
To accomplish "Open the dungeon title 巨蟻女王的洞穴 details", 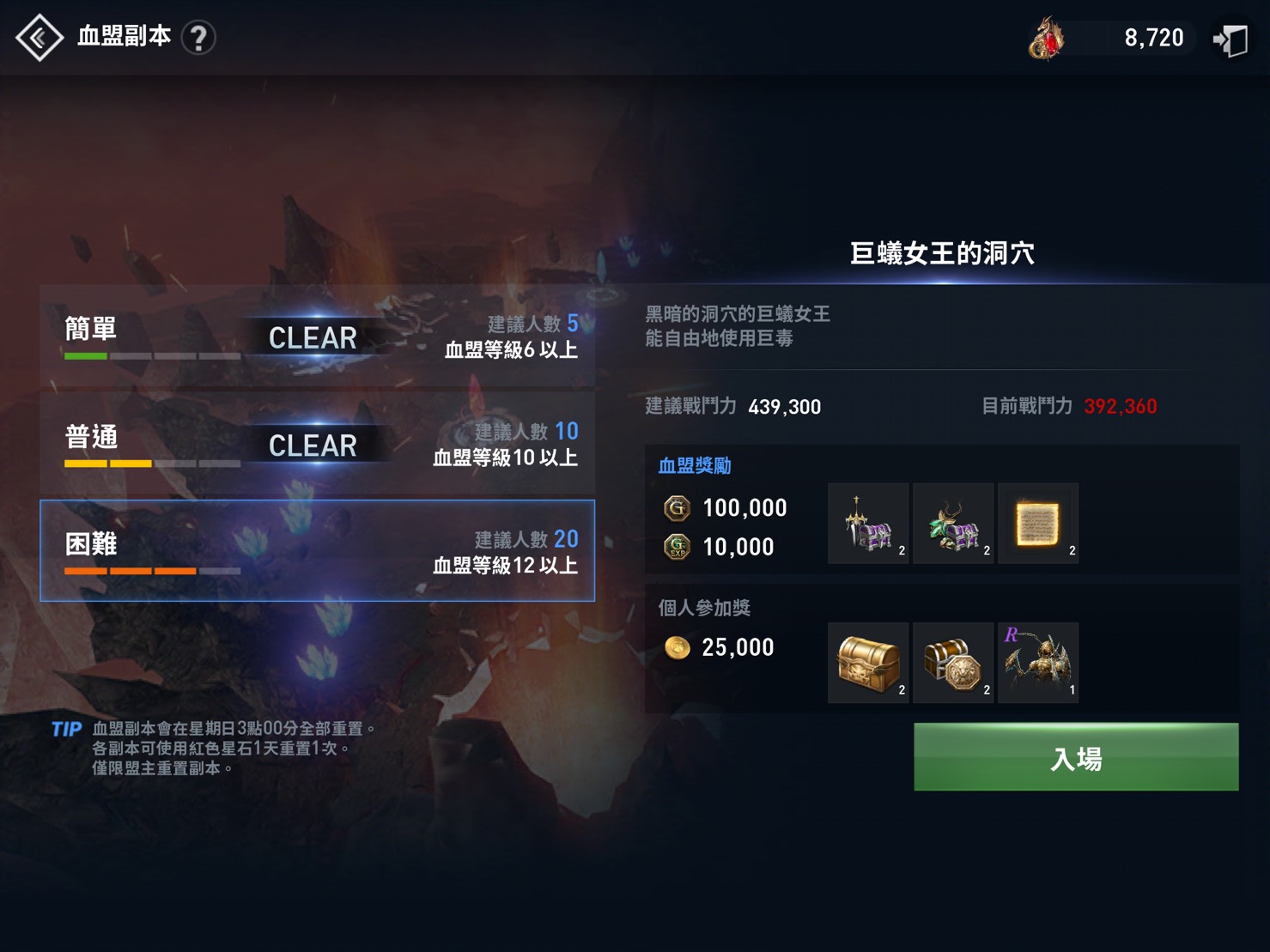I will [x=943, y=253].
